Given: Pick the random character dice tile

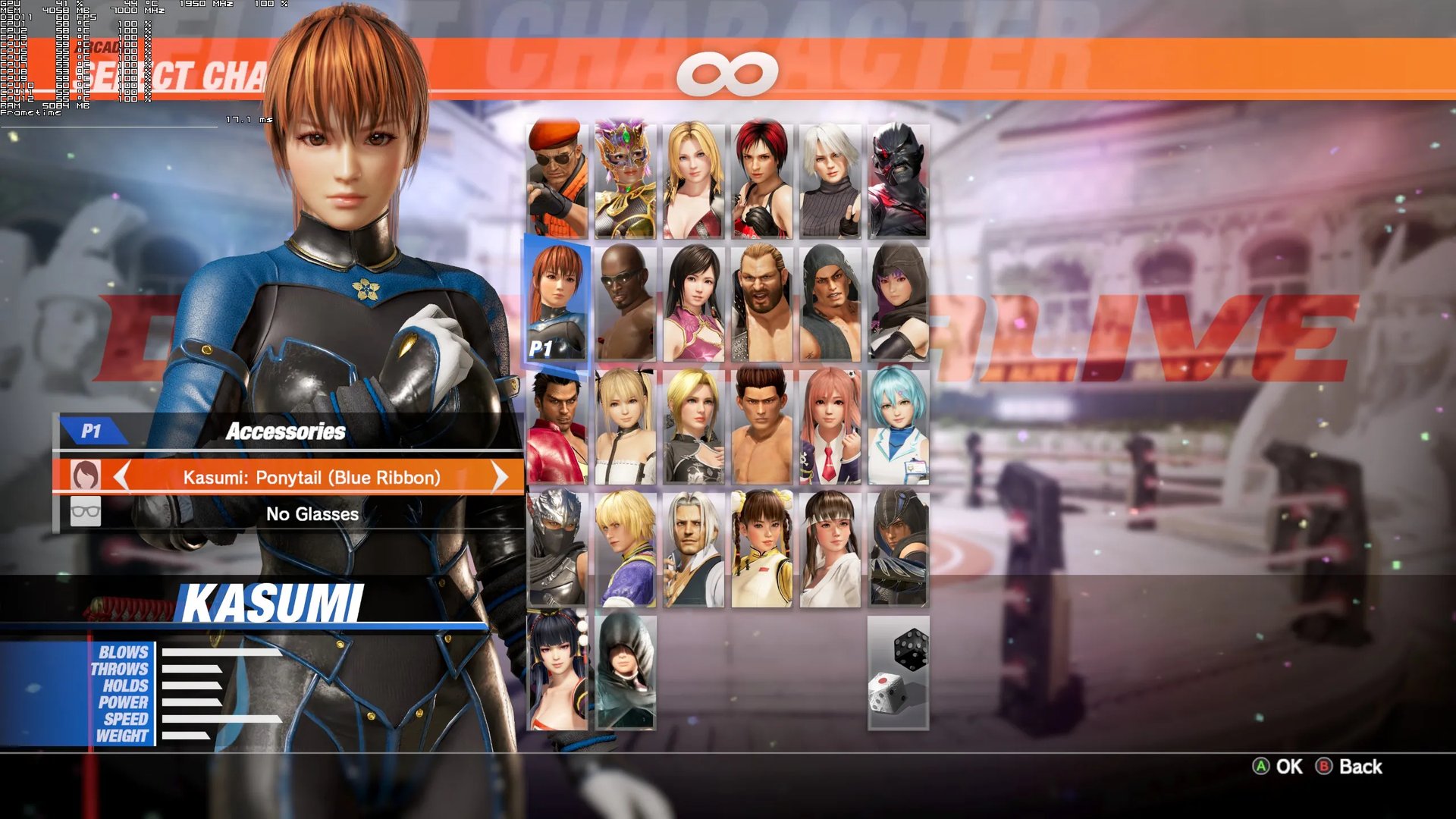Looking at the screenshot, I should [x=898, y=673].
